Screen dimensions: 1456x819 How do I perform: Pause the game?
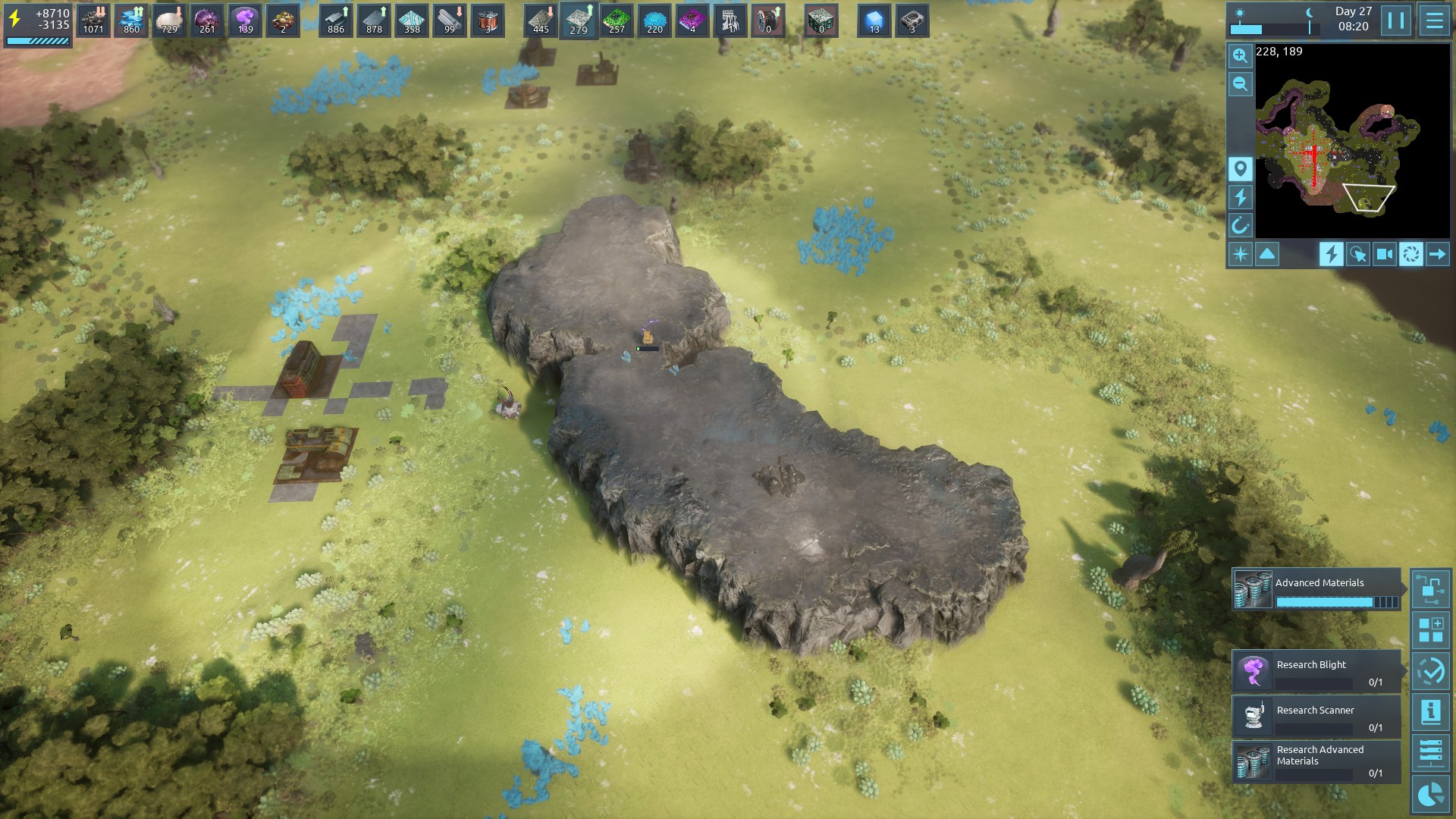pyautogui.click(x=1396, y=20)
